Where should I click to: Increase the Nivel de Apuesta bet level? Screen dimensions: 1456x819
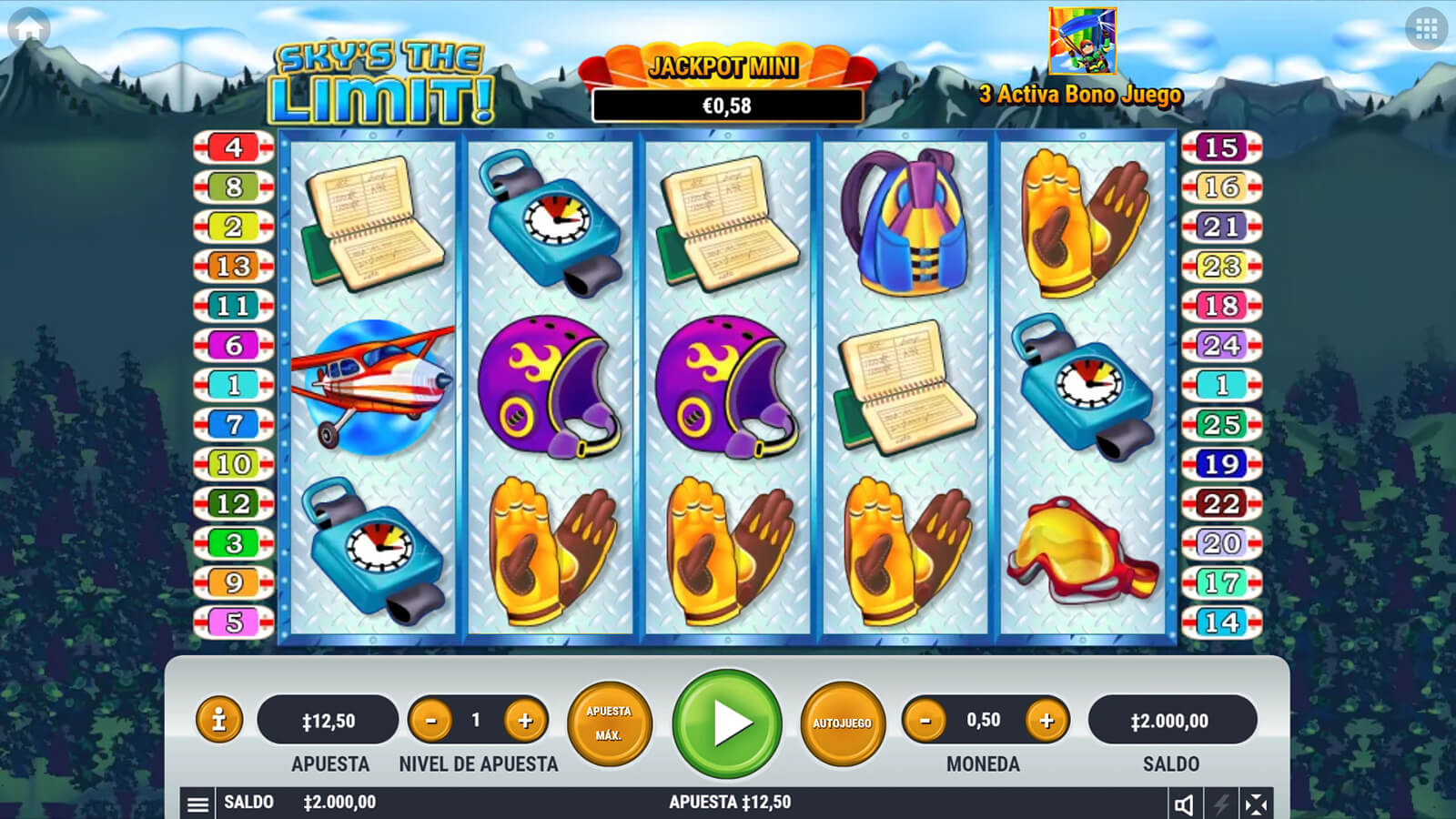pos(525,721)
